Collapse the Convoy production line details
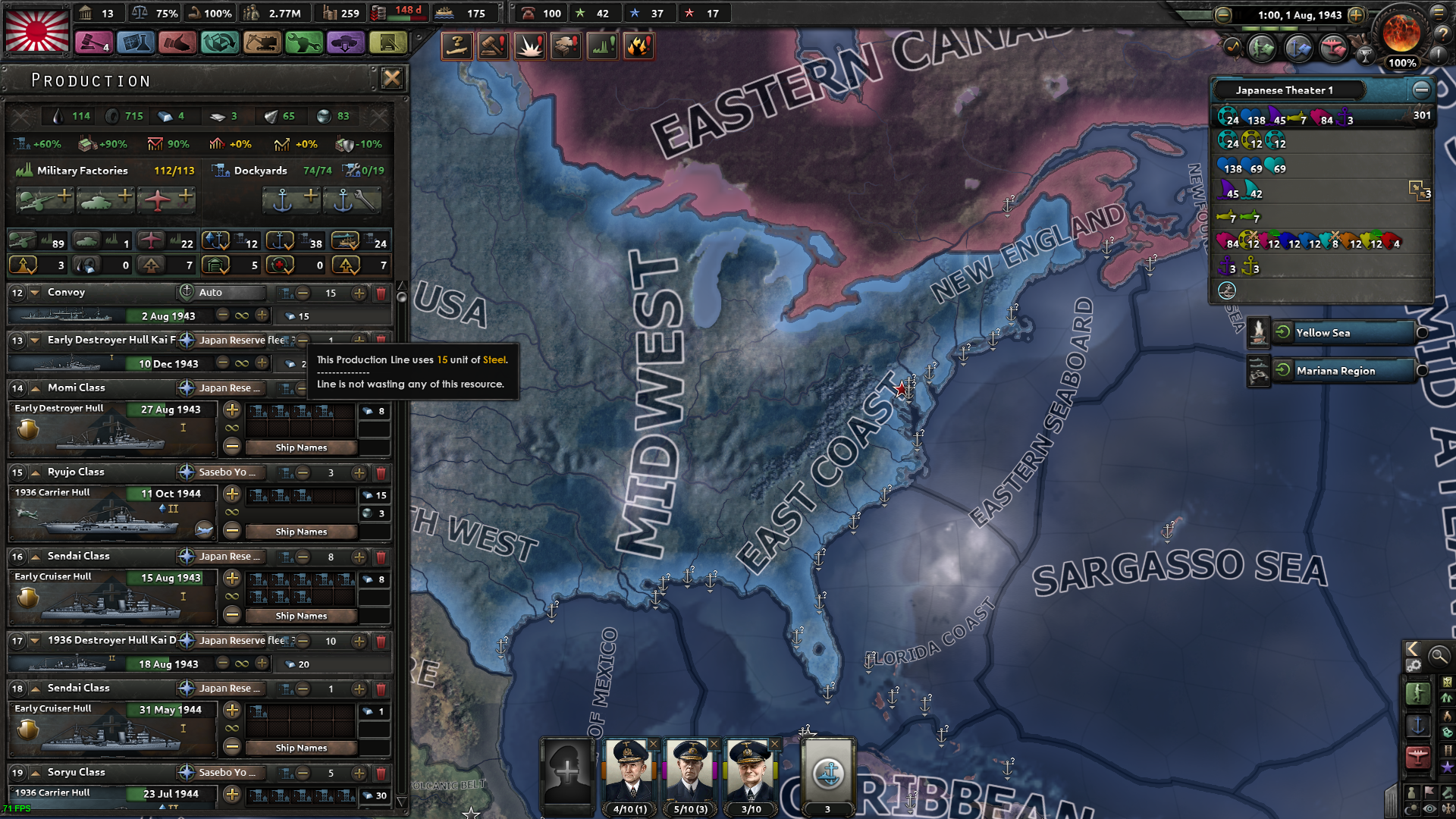The image size is (1456, 819). [x=36, y=292]
